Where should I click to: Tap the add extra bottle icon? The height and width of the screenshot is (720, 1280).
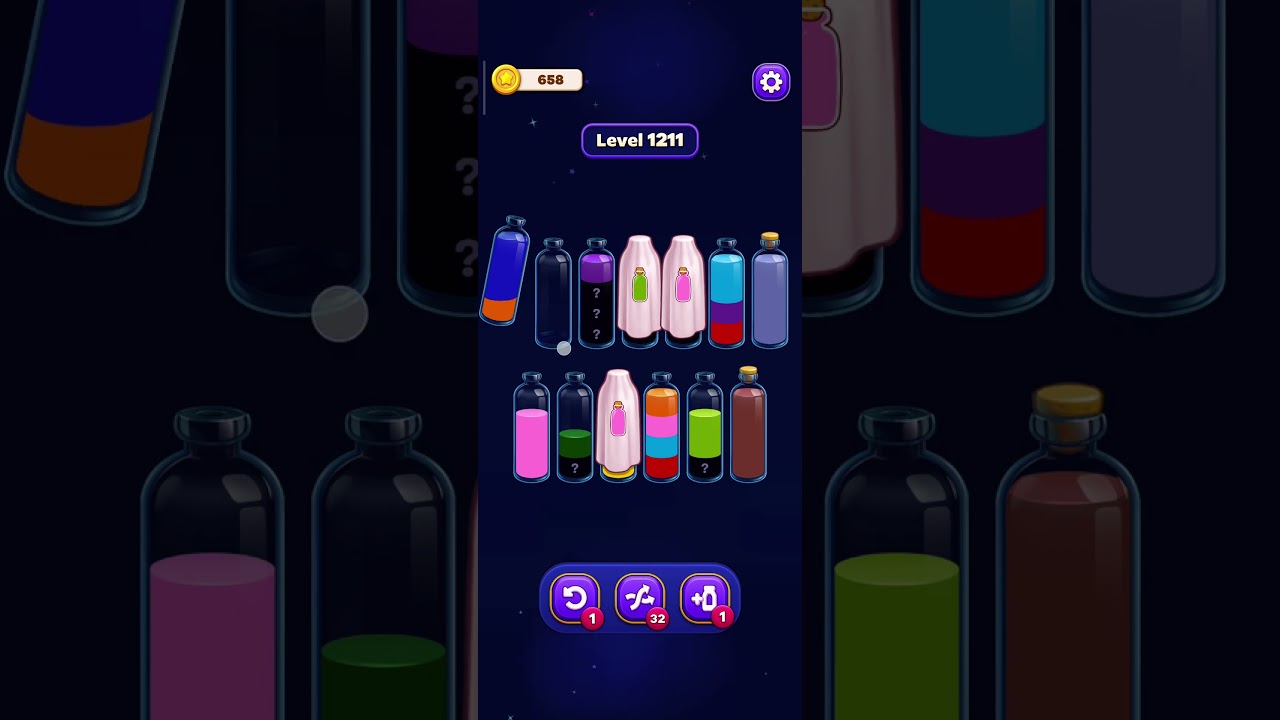pos(706,599)
